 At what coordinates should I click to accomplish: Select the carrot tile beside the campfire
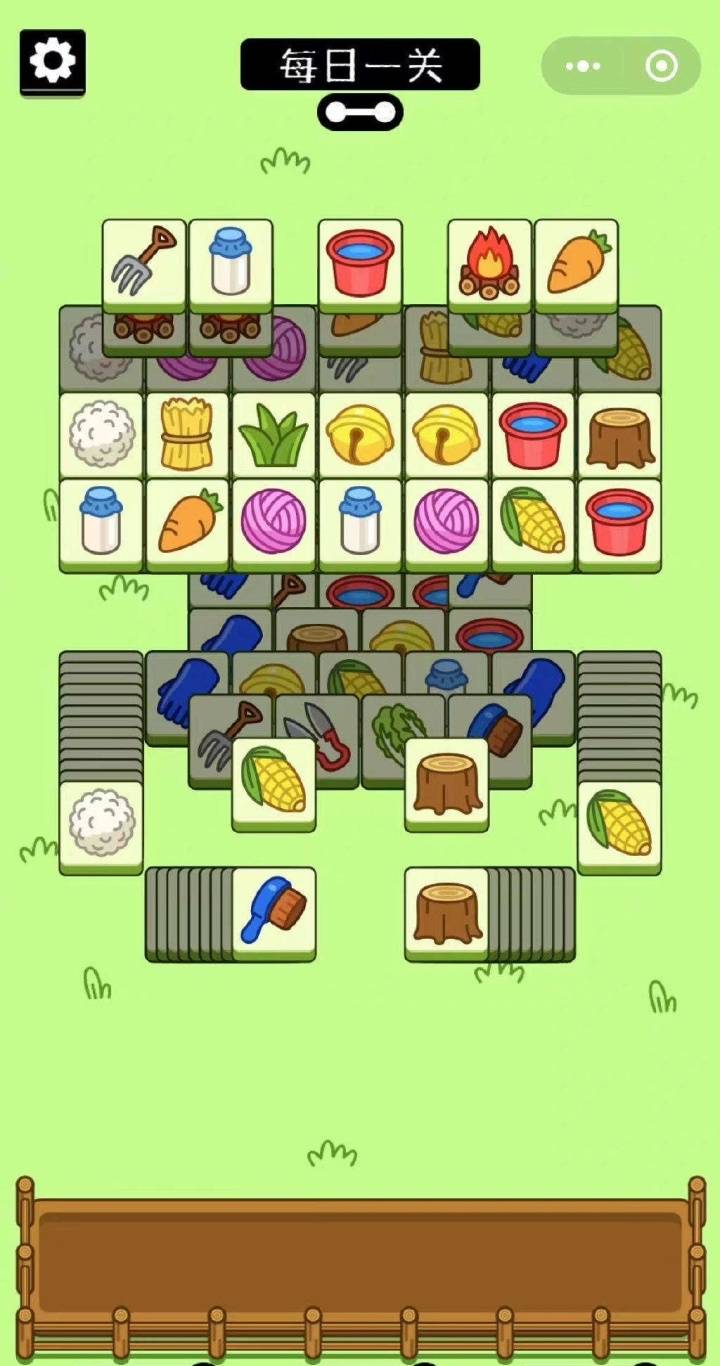tap(576, 263)
